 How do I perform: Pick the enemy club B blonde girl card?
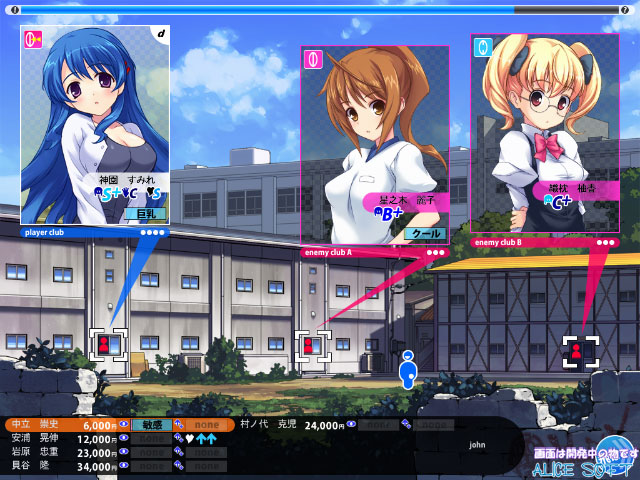[x=544, y=130]
